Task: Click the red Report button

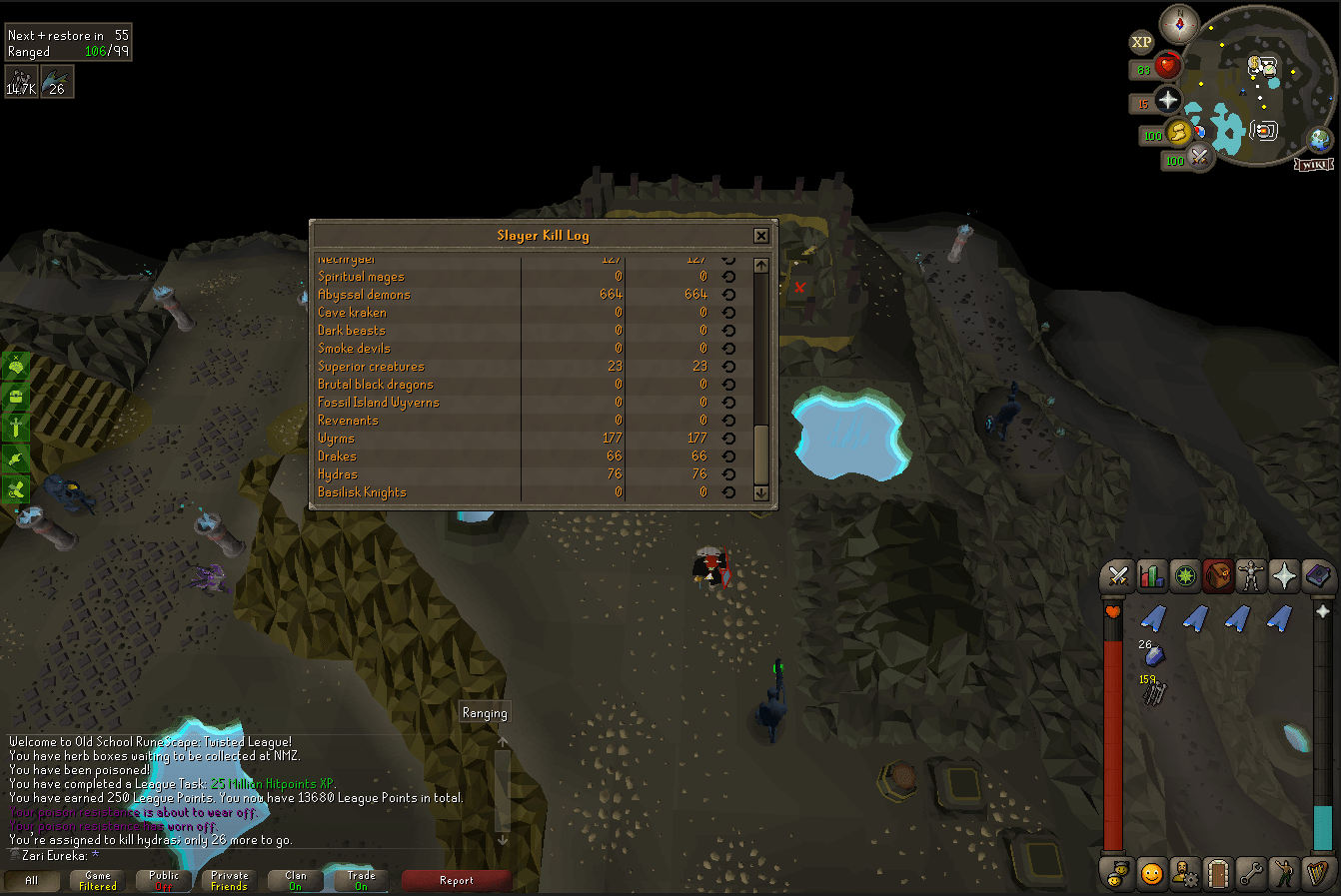Action: point(457,881)
